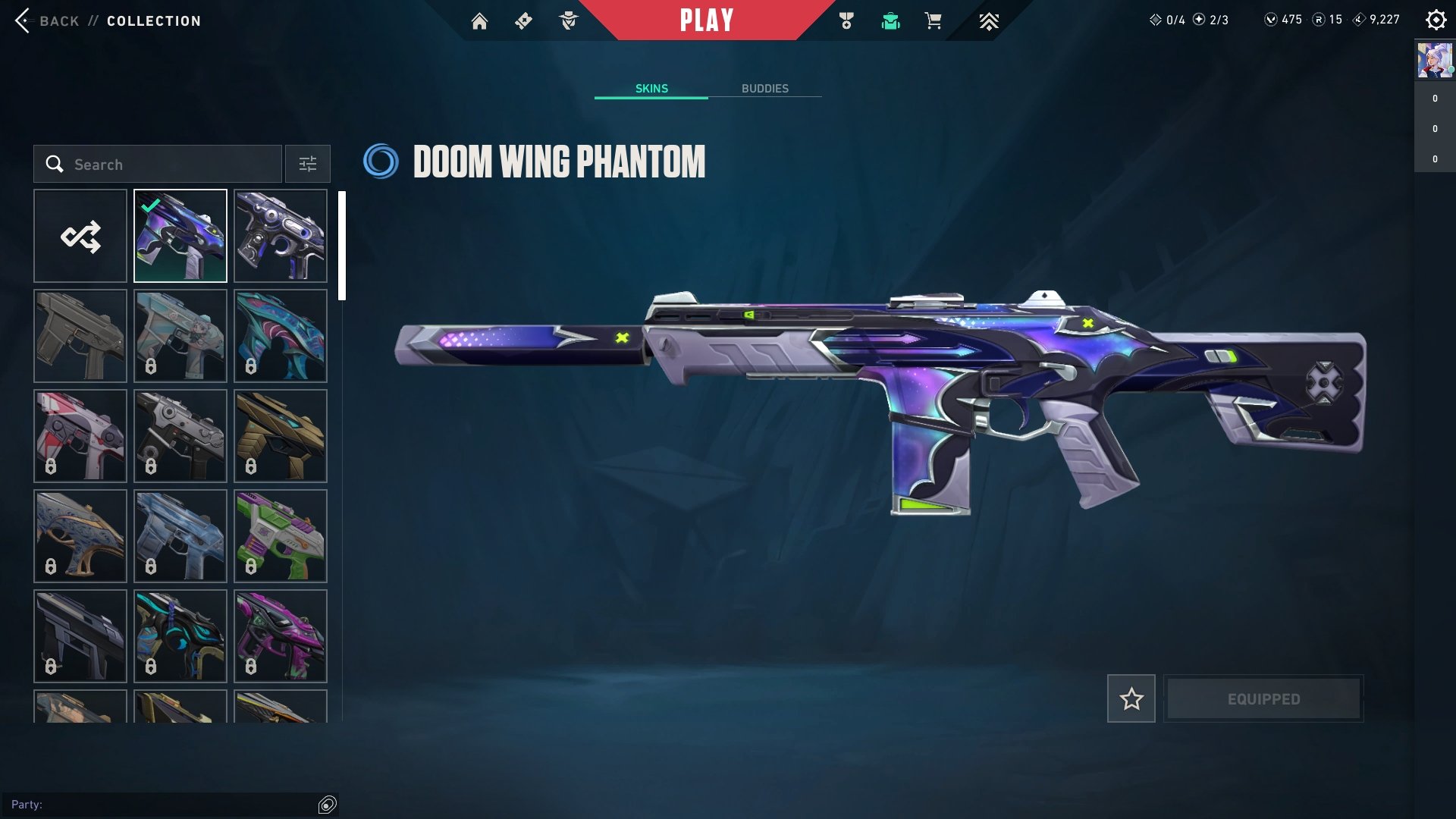Open the home screen icon
Screen dimensions: 1456x819
pyautogui.click(x=479, y=21)
